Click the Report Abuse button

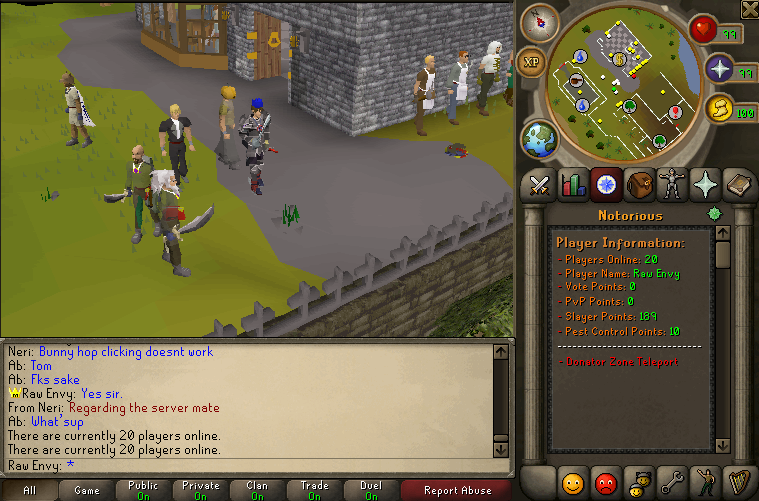(x=457, y=490)
